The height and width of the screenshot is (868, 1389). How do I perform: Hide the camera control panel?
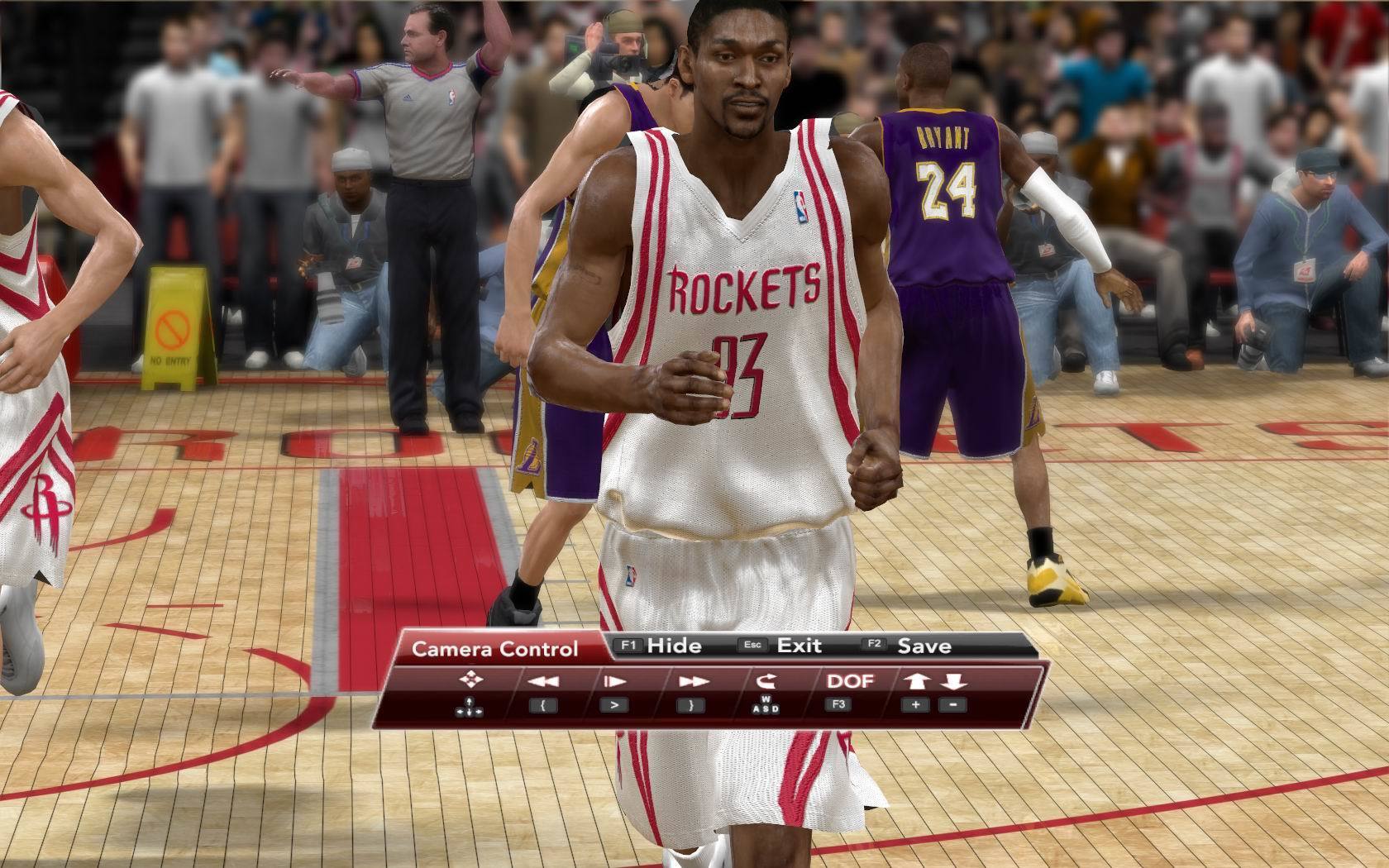tap(673, 646)
